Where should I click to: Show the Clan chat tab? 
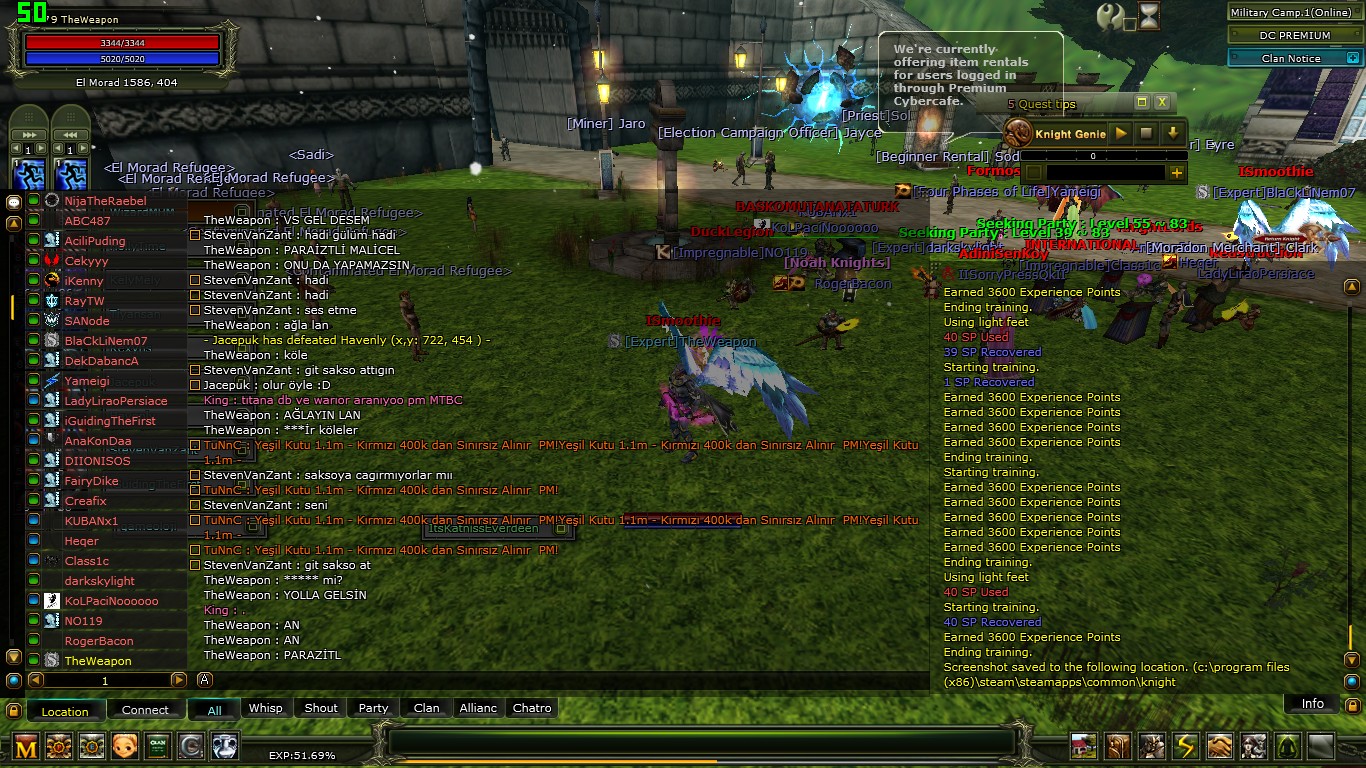[427, 708]
